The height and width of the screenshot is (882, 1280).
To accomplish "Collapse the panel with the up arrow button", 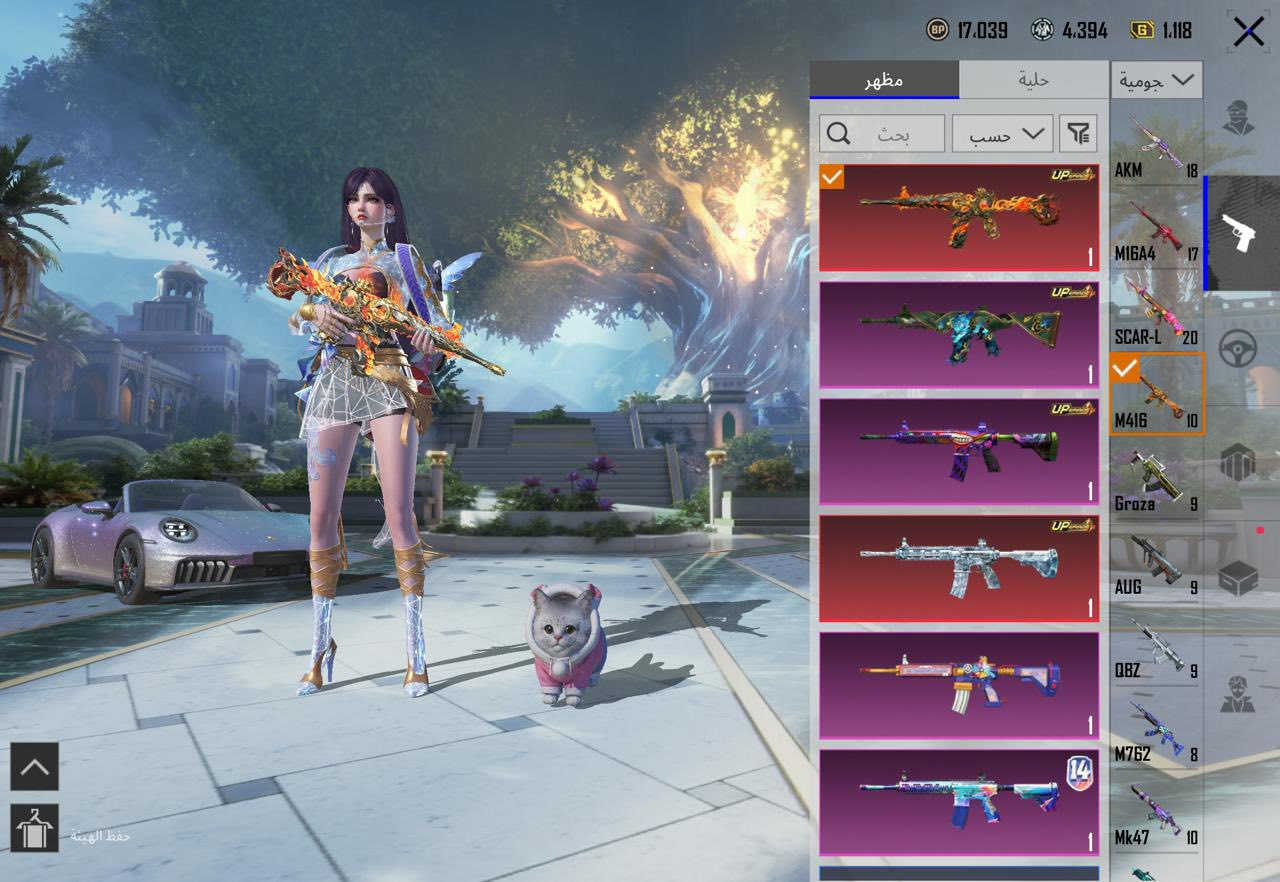I will [x=34, y=767].
